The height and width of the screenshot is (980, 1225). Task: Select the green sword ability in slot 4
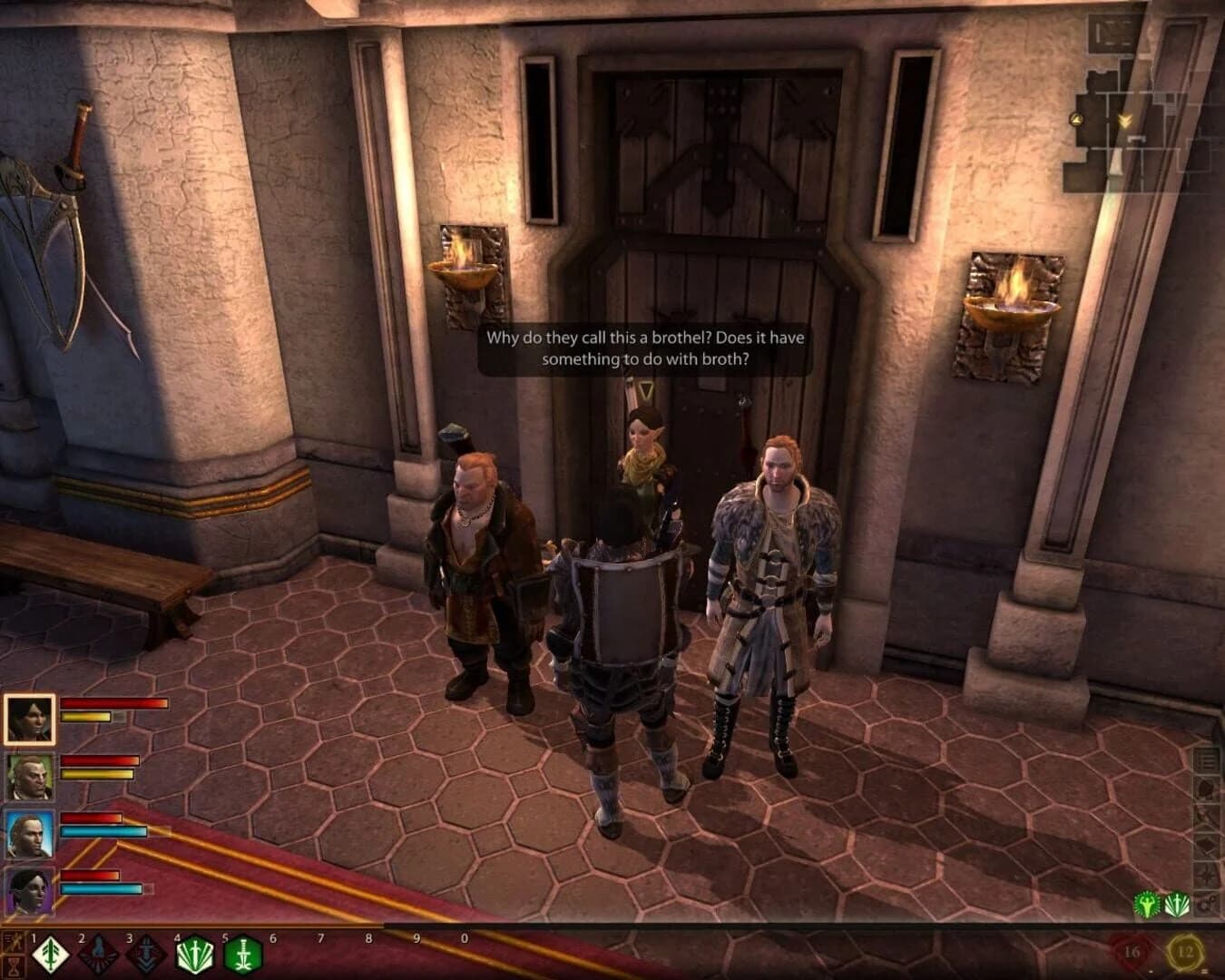pyautogui.click(x=196, y=955)
